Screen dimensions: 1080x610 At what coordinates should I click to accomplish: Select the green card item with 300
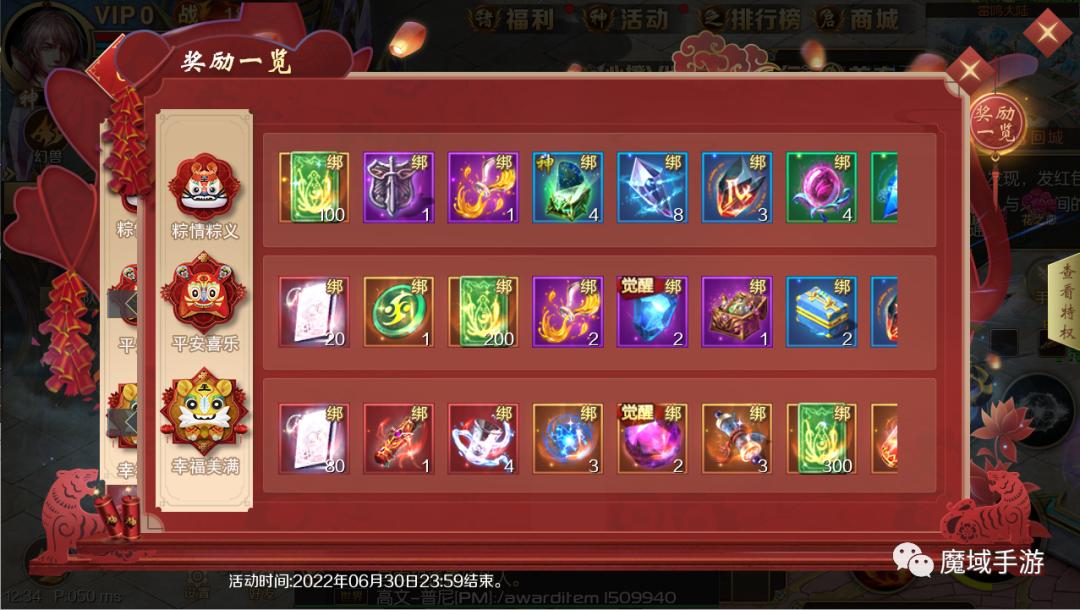point(822,439)
